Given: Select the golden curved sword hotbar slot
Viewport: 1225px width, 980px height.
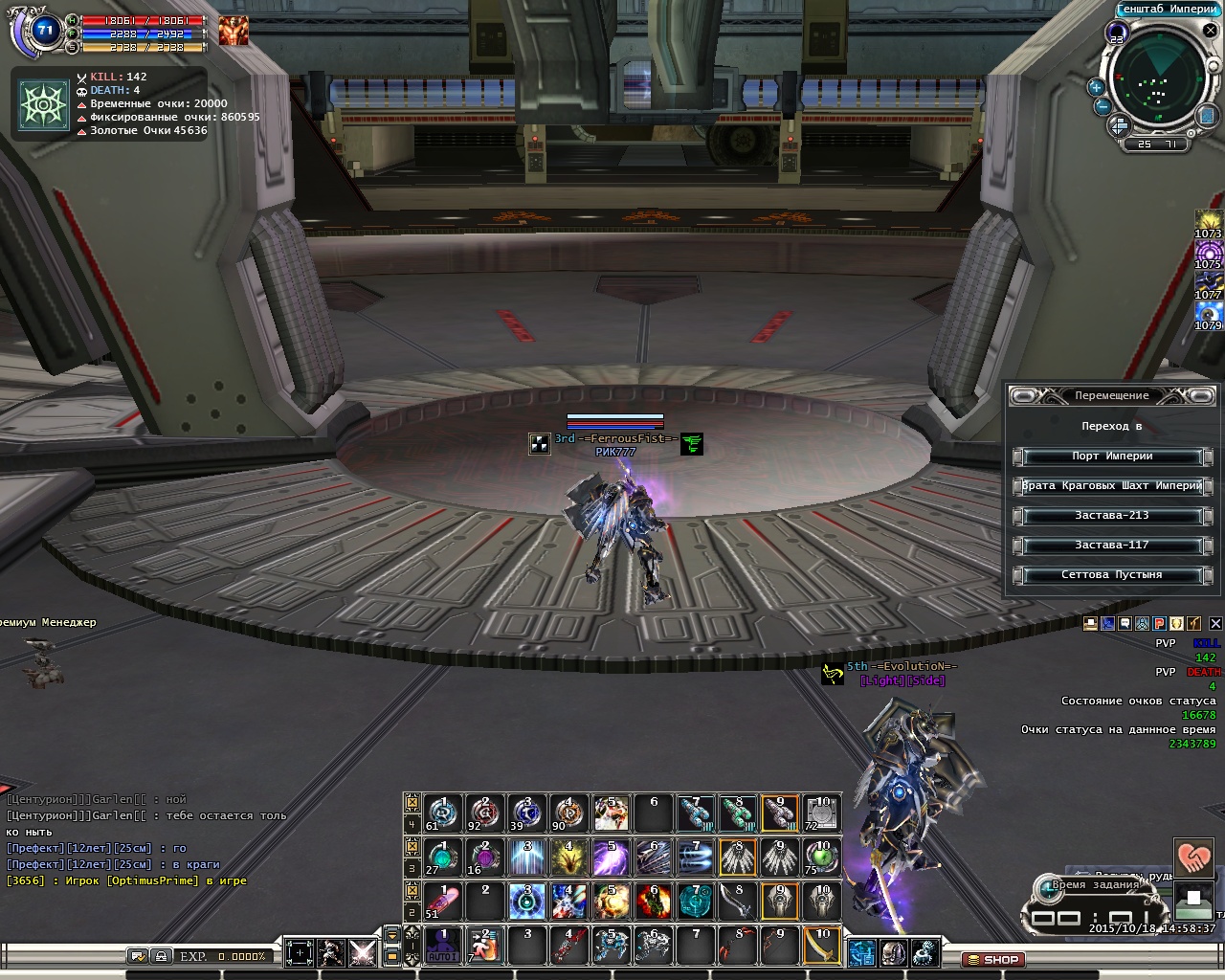Looking at the screenshot, I should (822, 946).
